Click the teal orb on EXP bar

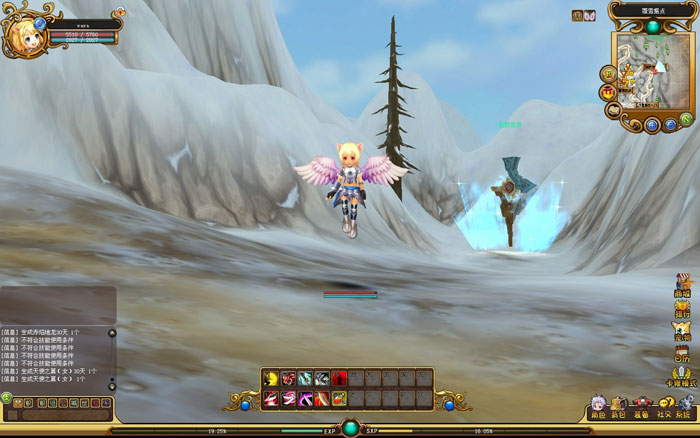[x=350, y=428]
